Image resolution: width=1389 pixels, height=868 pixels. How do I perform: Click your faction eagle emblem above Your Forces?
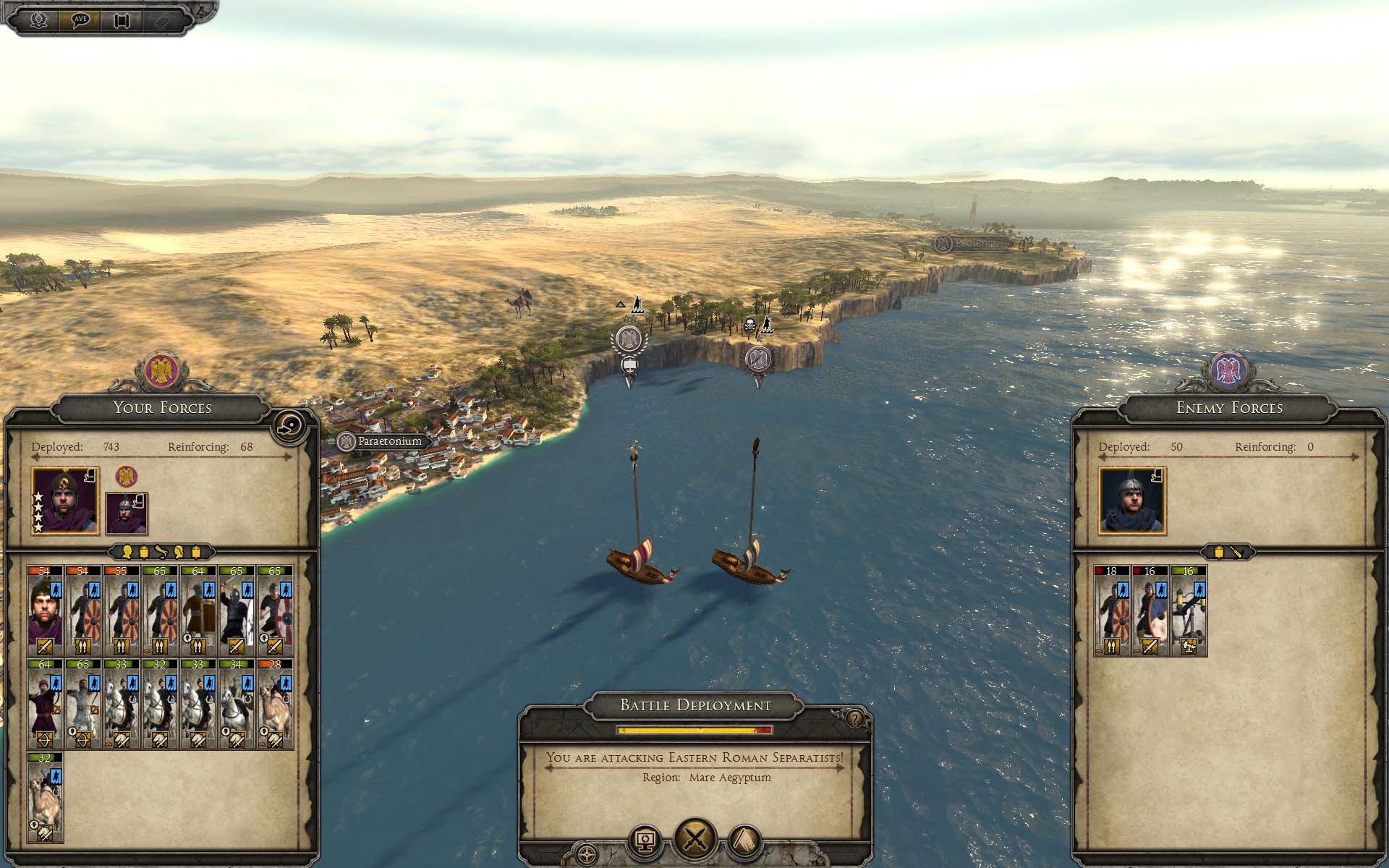point(161,370)
